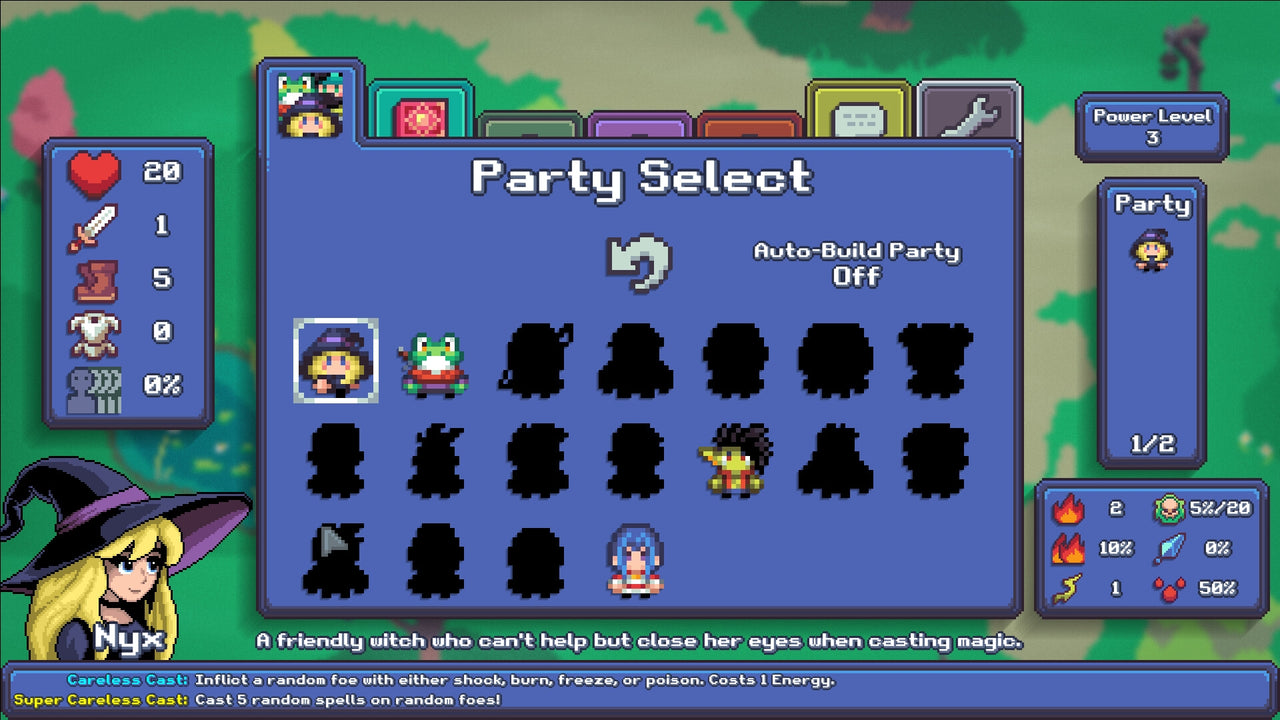The width and height of the screenshot is (1280, 720).
Task: Click the yellow lightning whip icon
Action: coord(1069,585)
